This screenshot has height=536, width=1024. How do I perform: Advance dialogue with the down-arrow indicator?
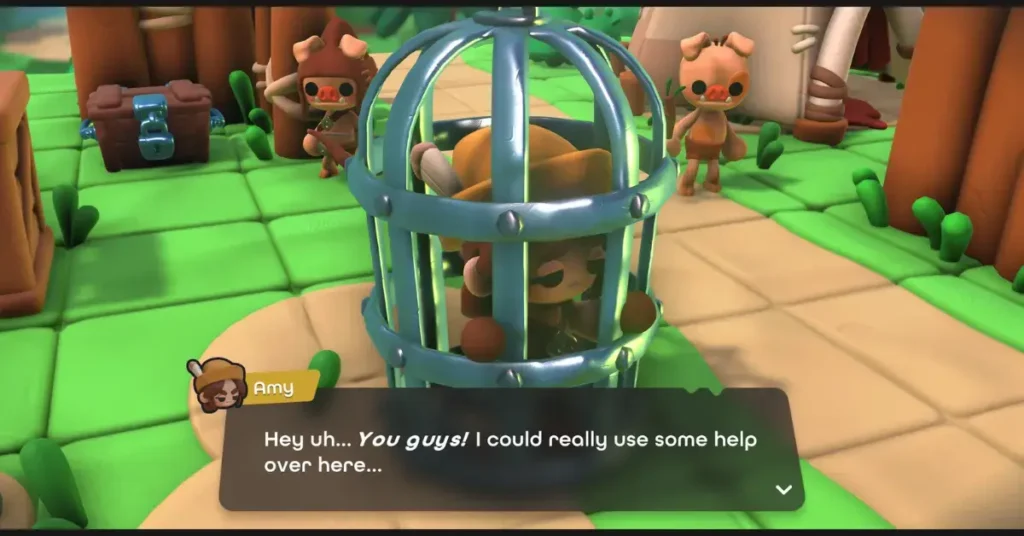(784, 489)
